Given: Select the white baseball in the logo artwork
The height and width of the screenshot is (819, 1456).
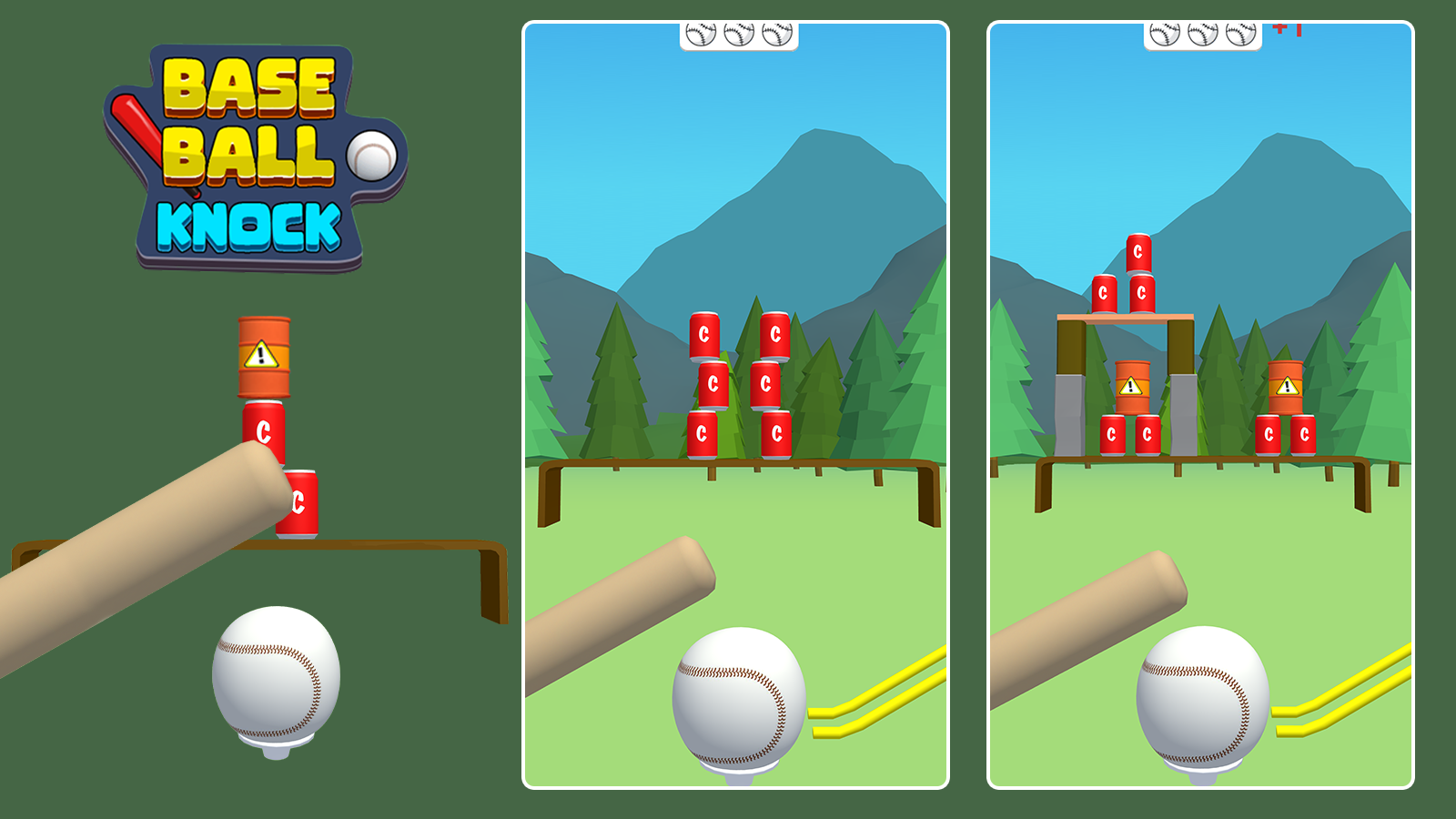Looking at the screenshot, I should coord(369,157).
